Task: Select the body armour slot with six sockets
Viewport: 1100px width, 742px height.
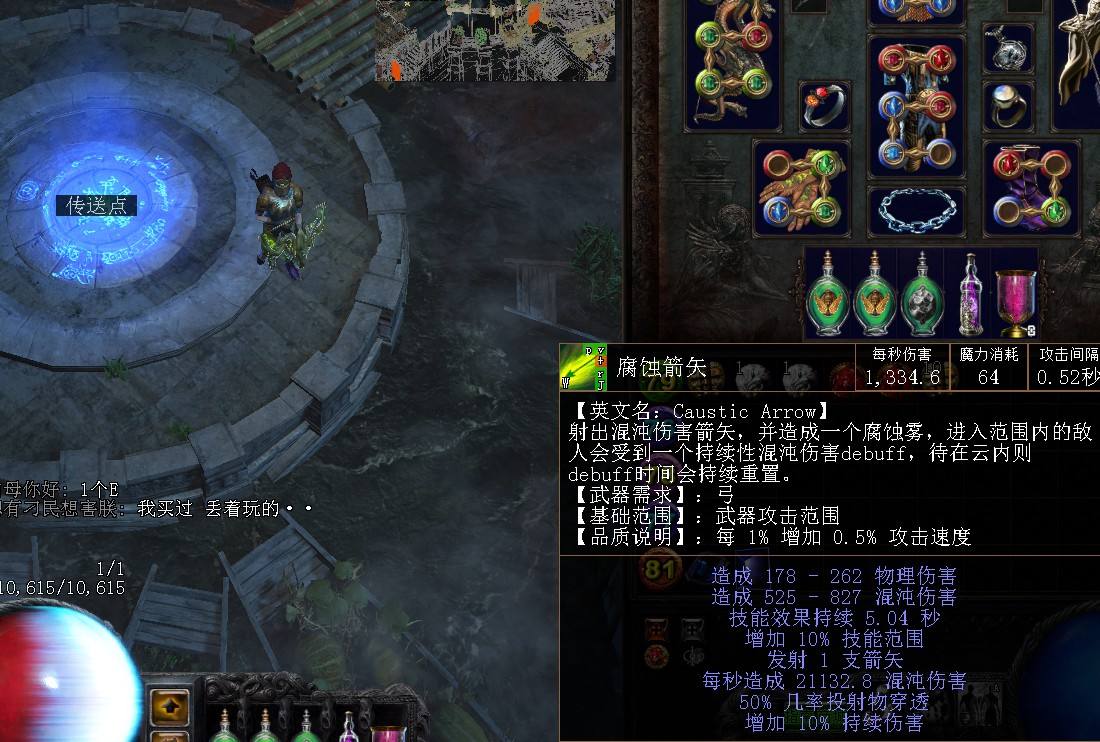Action: (x=916, y=106)
